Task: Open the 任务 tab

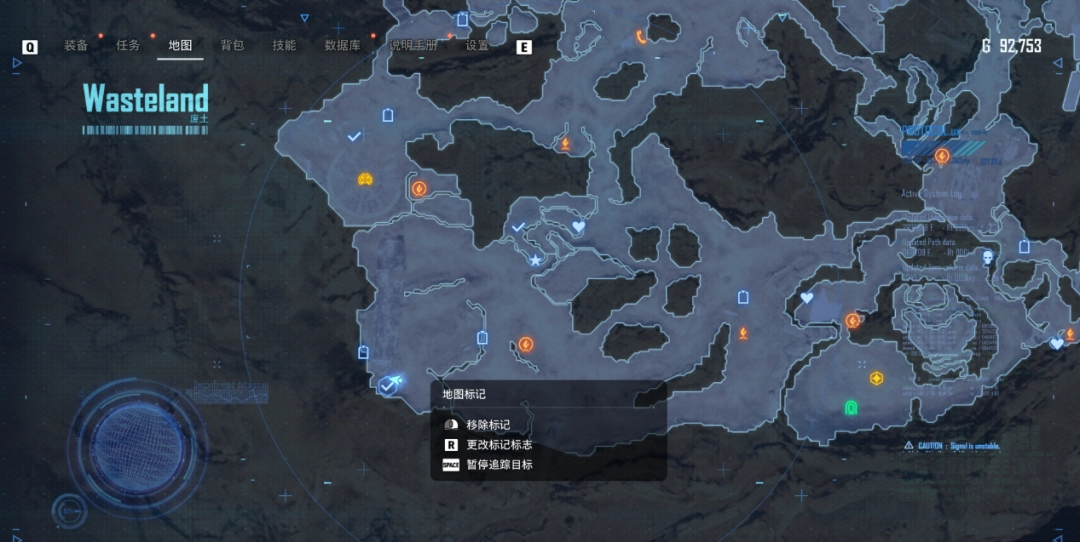Action: [x=128, y=46]
